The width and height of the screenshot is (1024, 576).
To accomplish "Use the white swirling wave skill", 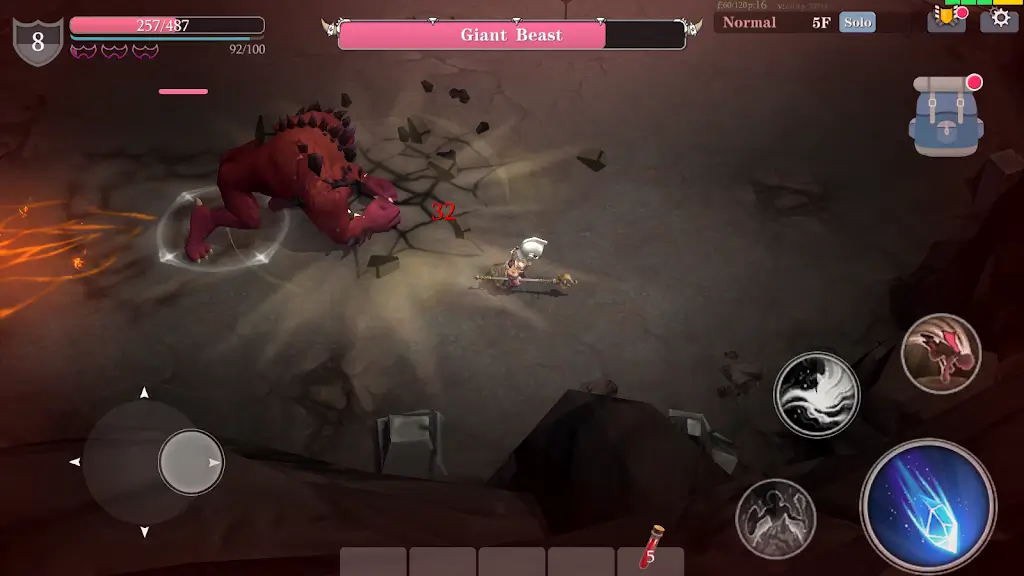I will [816, 394].
